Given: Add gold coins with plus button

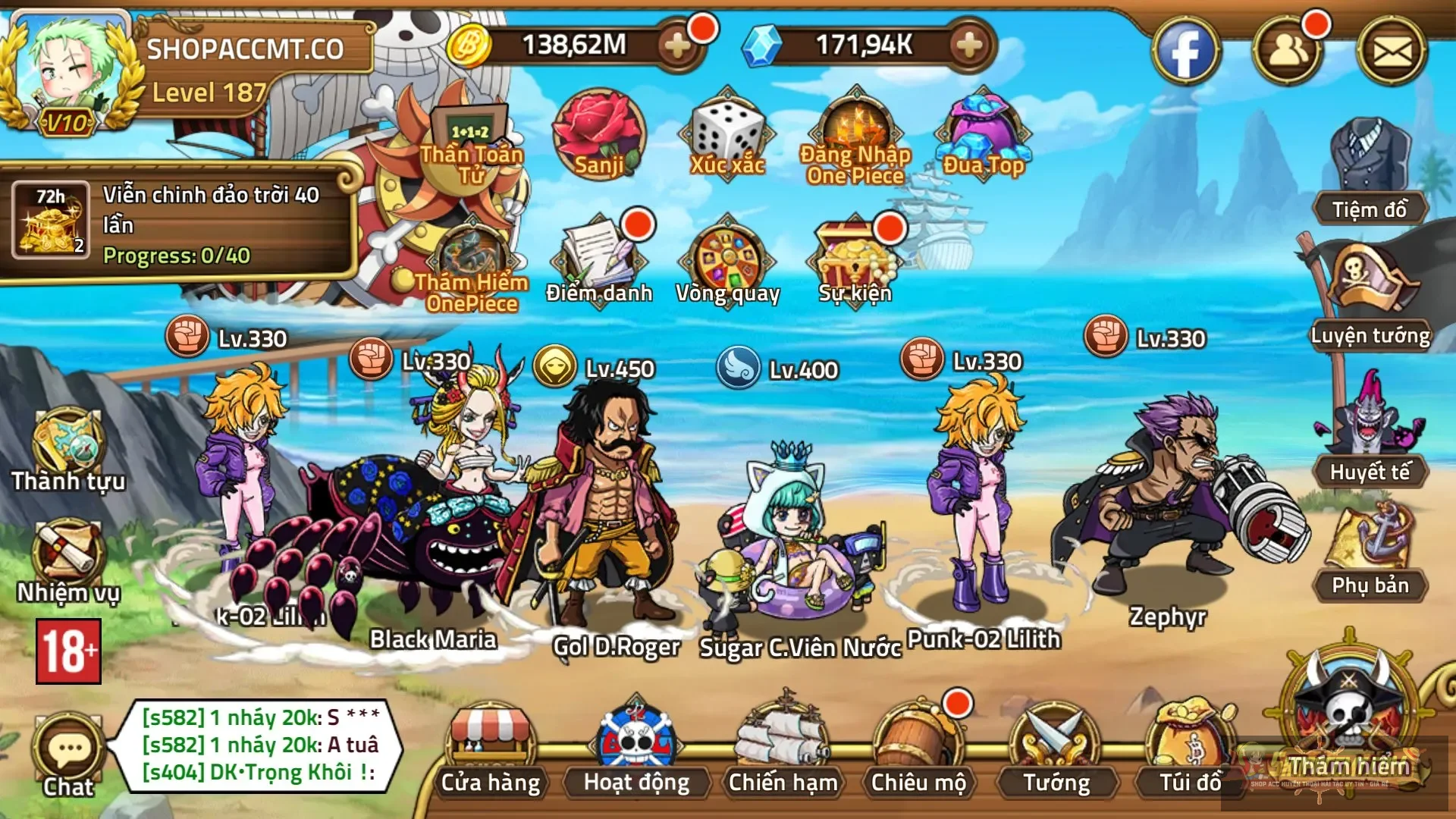Looking at the screenshot, I should pos(676,47).
